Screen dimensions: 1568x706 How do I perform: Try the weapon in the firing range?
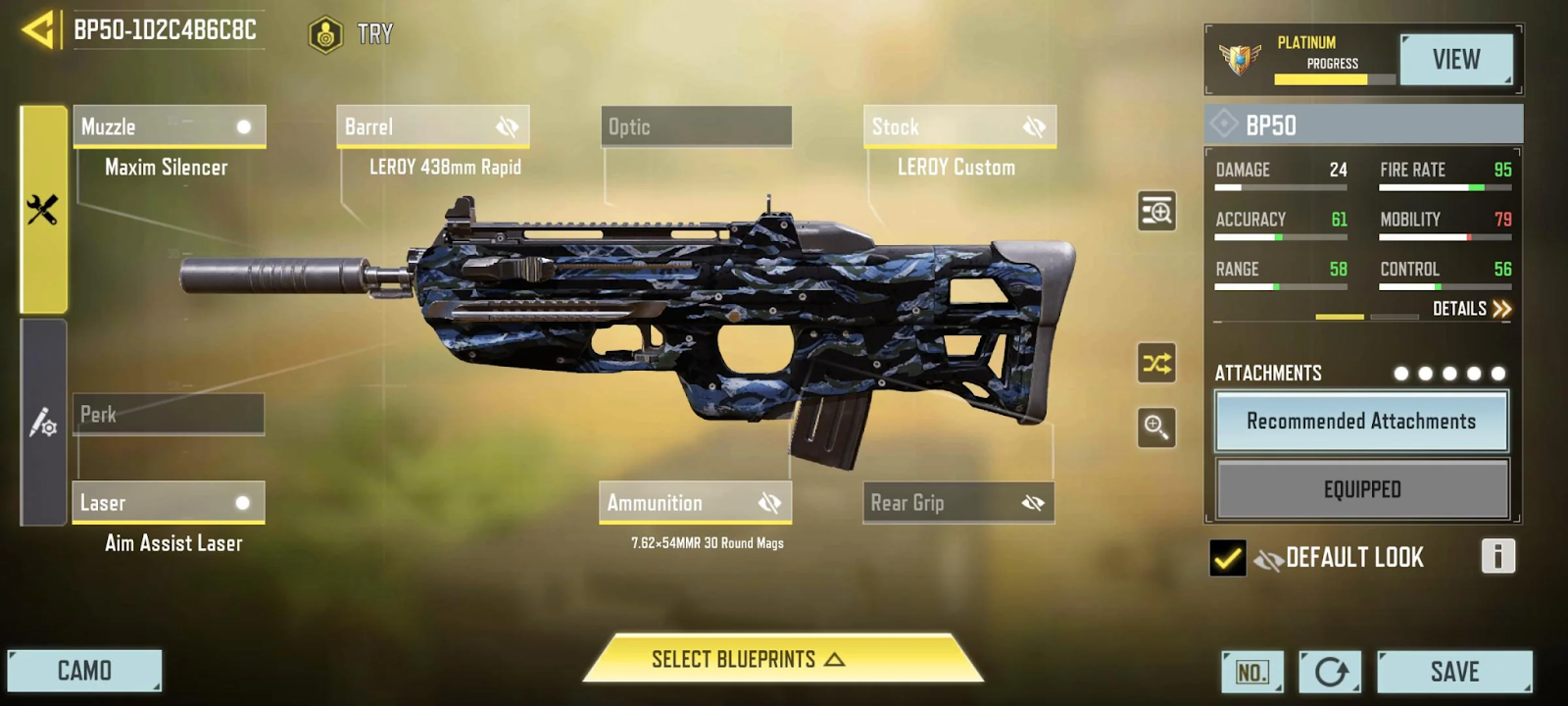click(x=352, y=34)
